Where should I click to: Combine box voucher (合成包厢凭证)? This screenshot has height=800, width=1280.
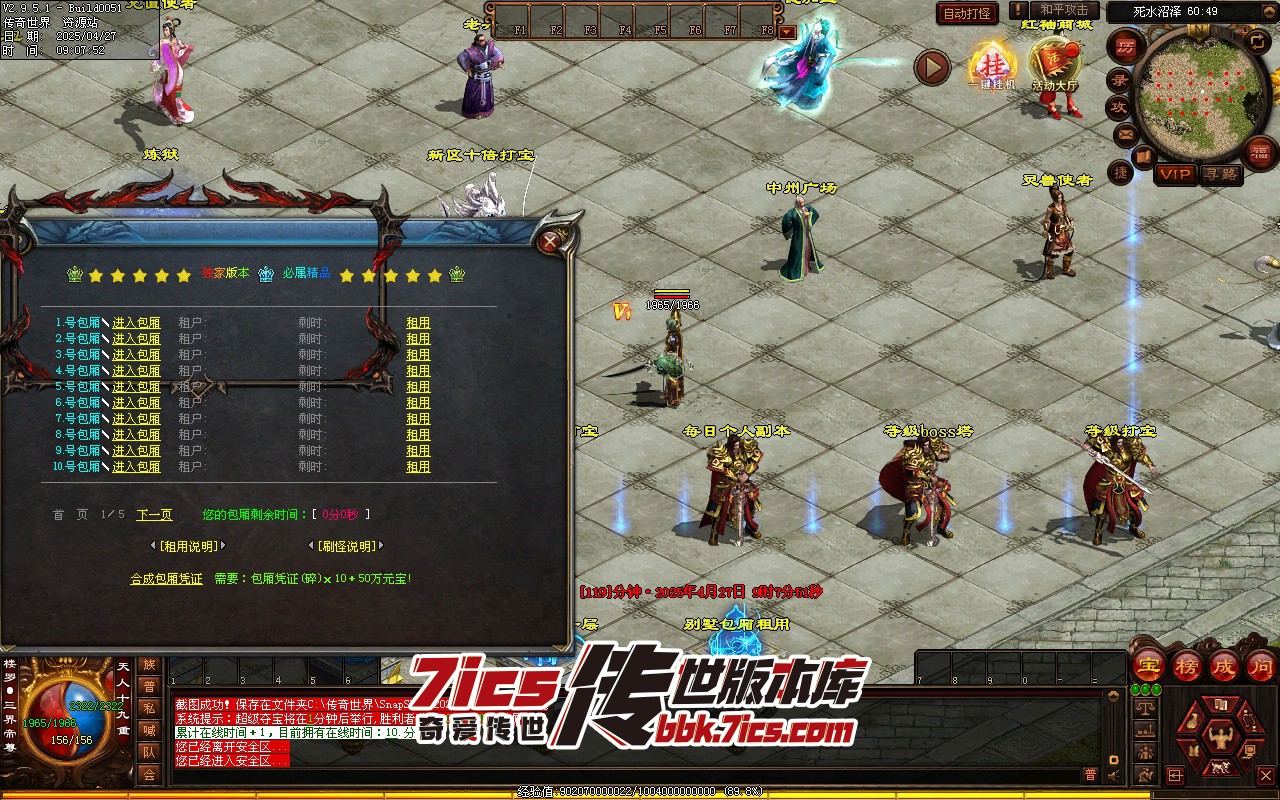pyautogui.click(x=166, y=579)
